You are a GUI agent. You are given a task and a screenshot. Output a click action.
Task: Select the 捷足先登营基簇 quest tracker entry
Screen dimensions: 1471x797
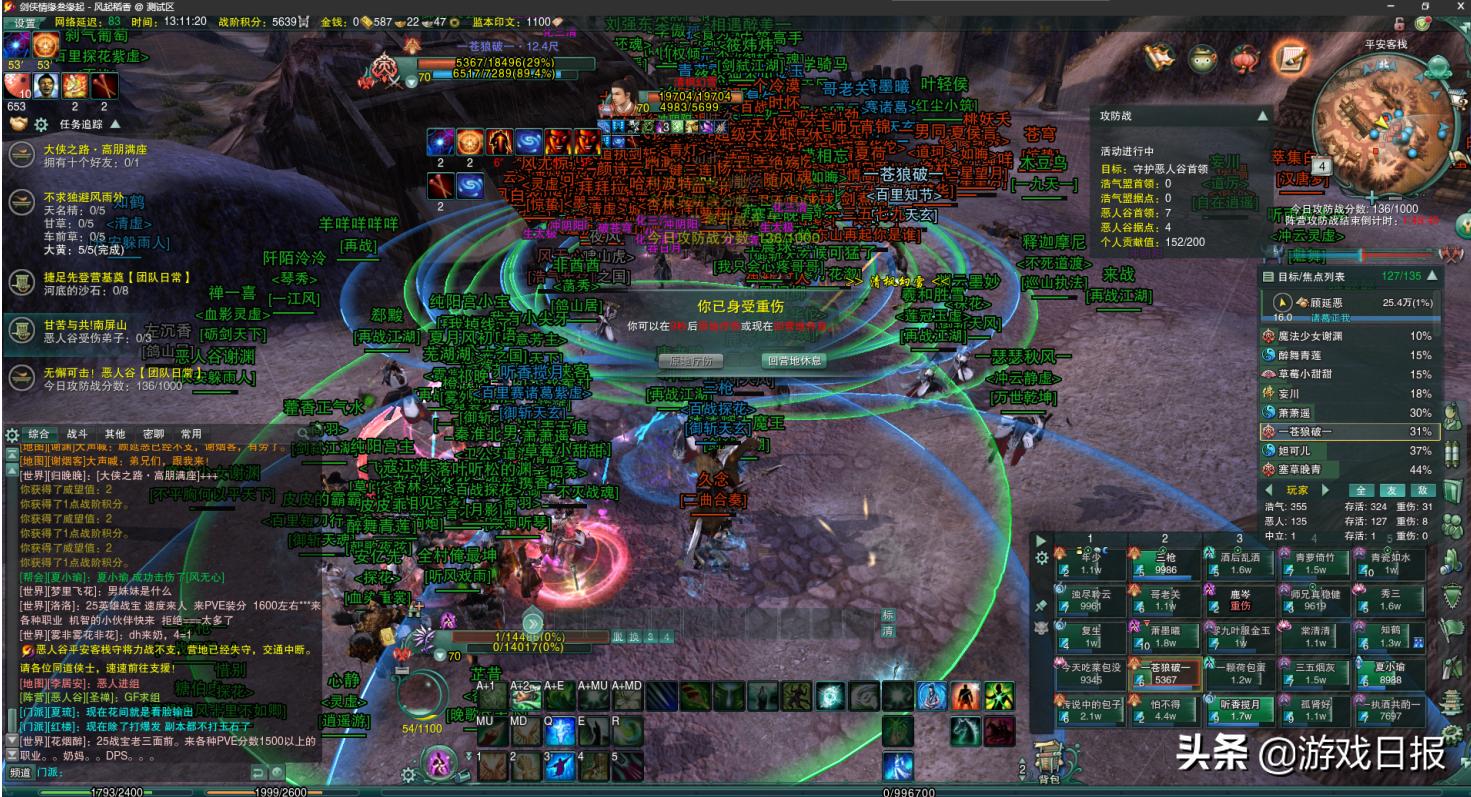tap(95, 278)
